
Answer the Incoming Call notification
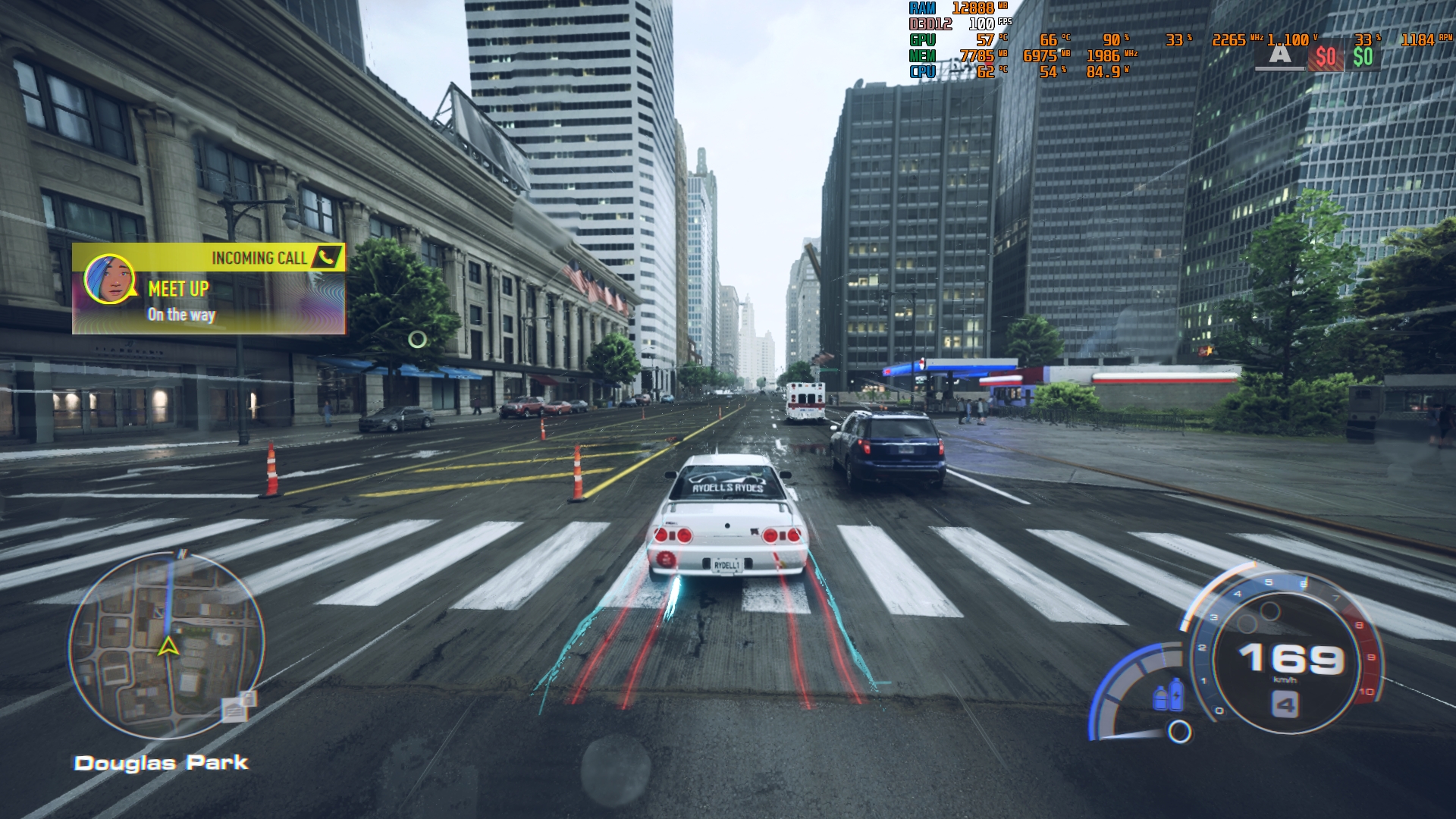(x=209, y=289)
